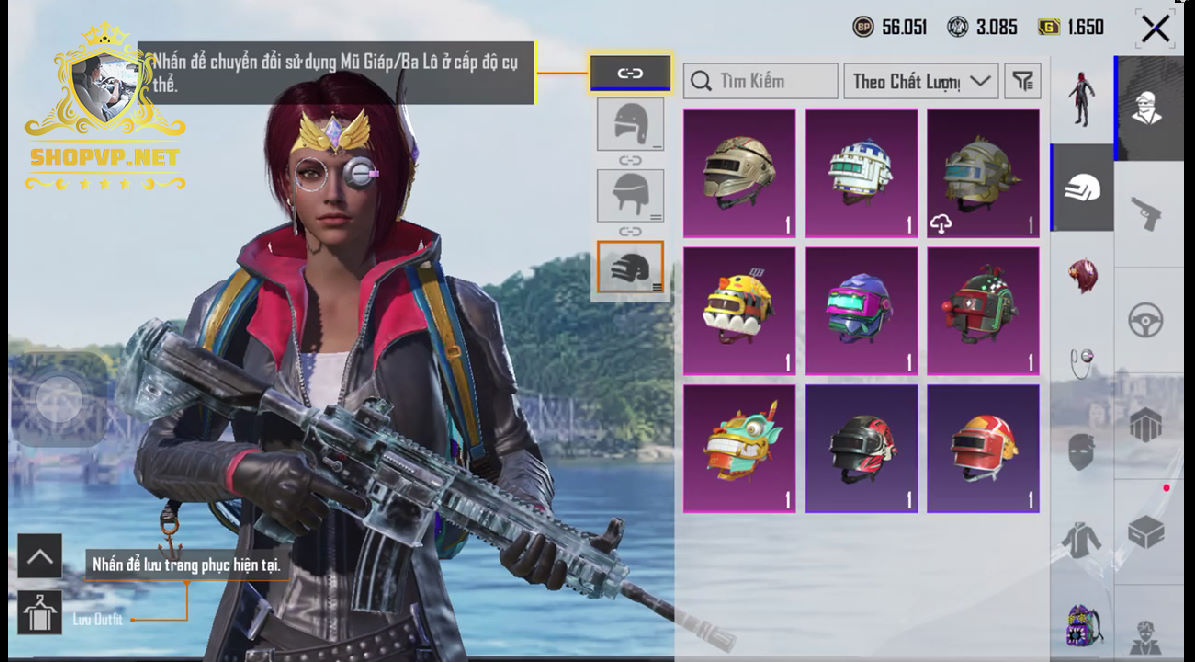Open the Theo Chất Lượng sort dropdown
This screenshot has width=1195, height=662.
click(920, 81)
